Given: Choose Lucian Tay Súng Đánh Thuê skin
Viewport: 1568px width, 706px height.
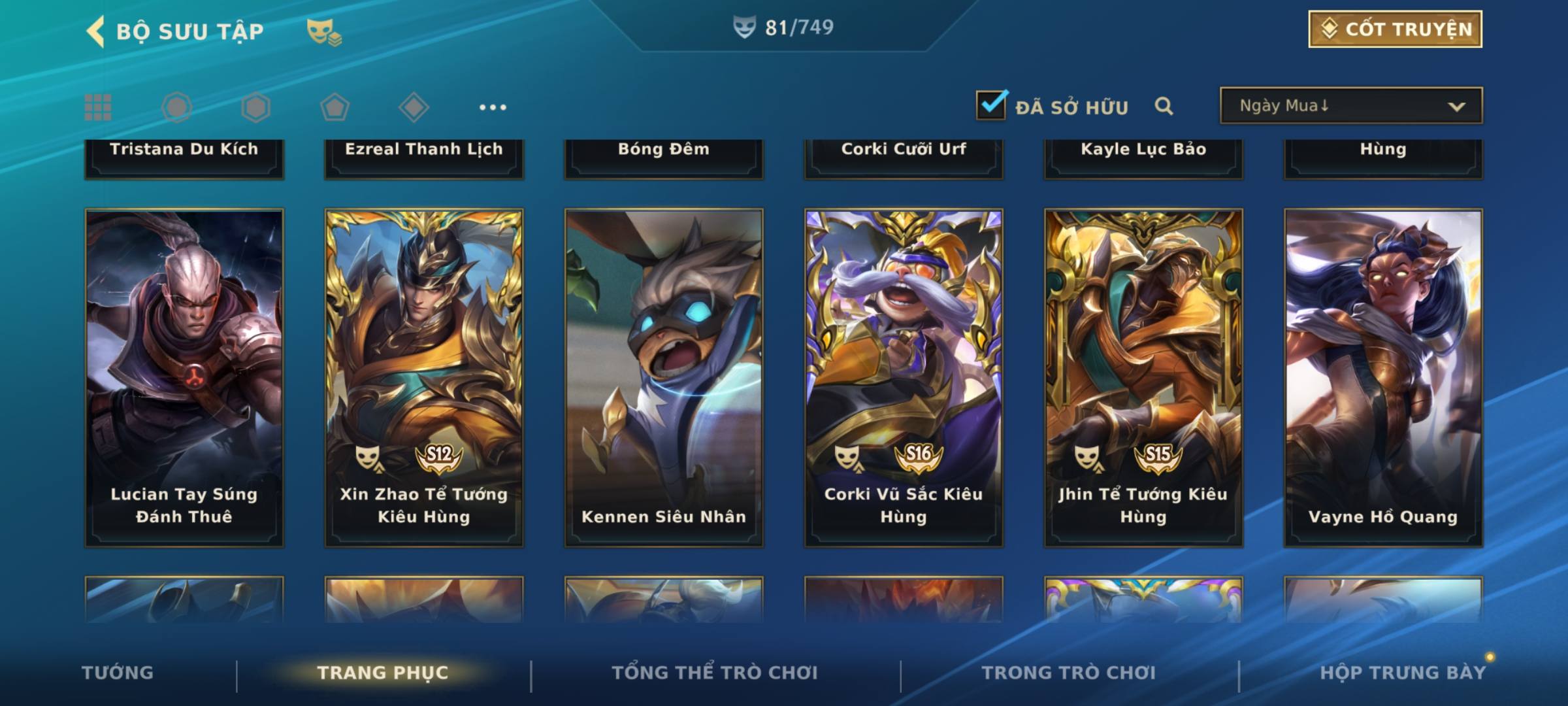Looking at the screenshot, I should 184,377.
